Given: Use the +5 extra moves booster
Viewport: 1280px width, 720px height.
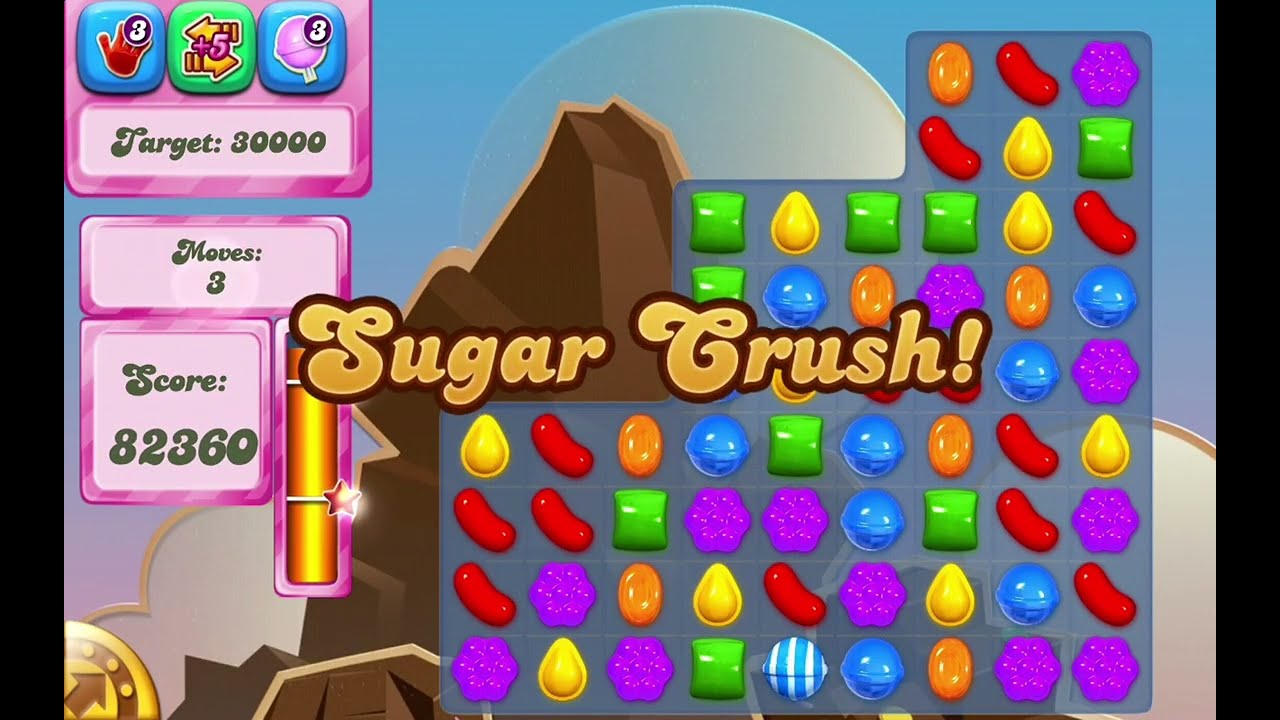Looking at the screenshot, I should [x=211, y=47].
